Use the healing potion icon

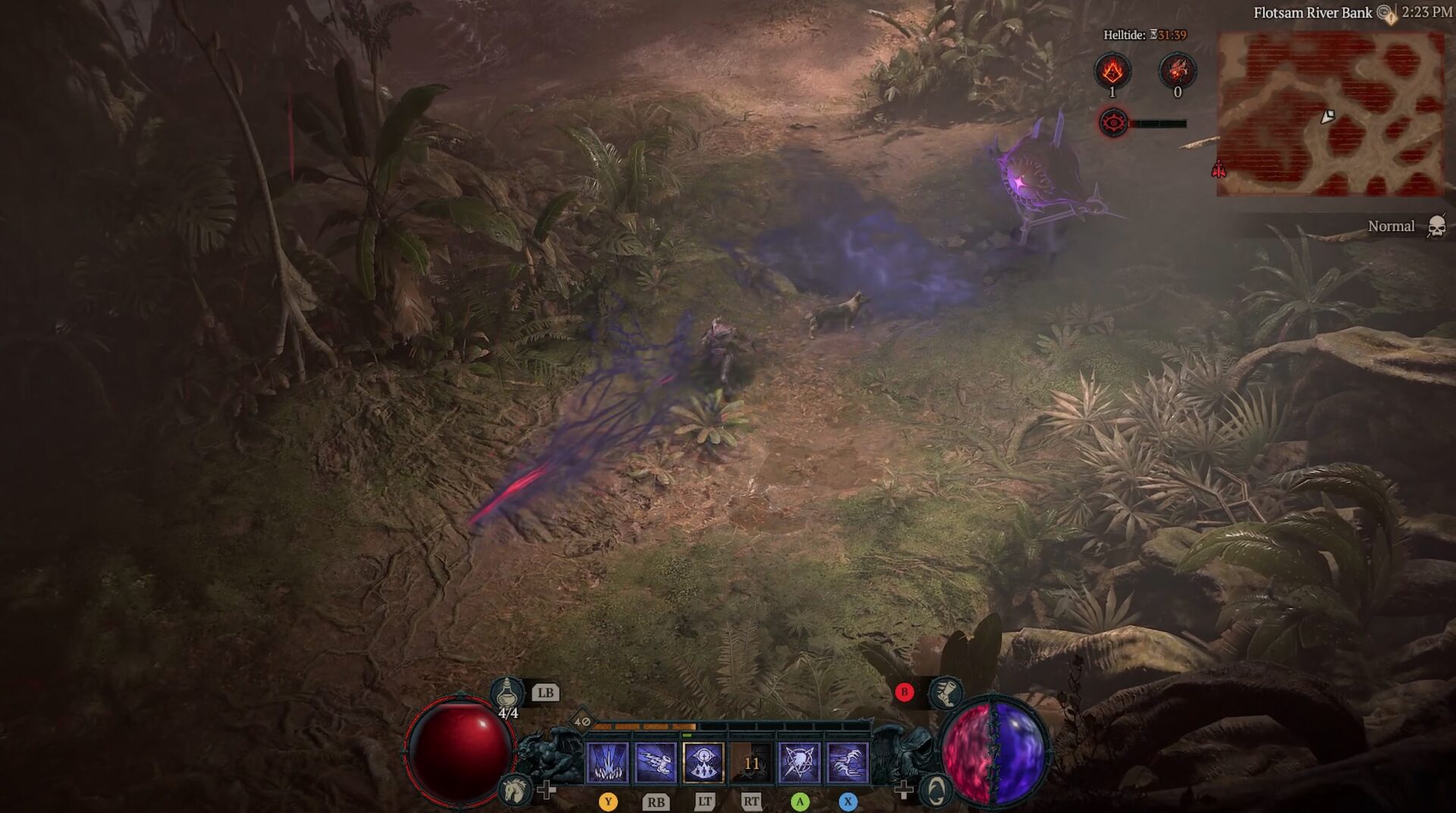[x=507, y=692]
